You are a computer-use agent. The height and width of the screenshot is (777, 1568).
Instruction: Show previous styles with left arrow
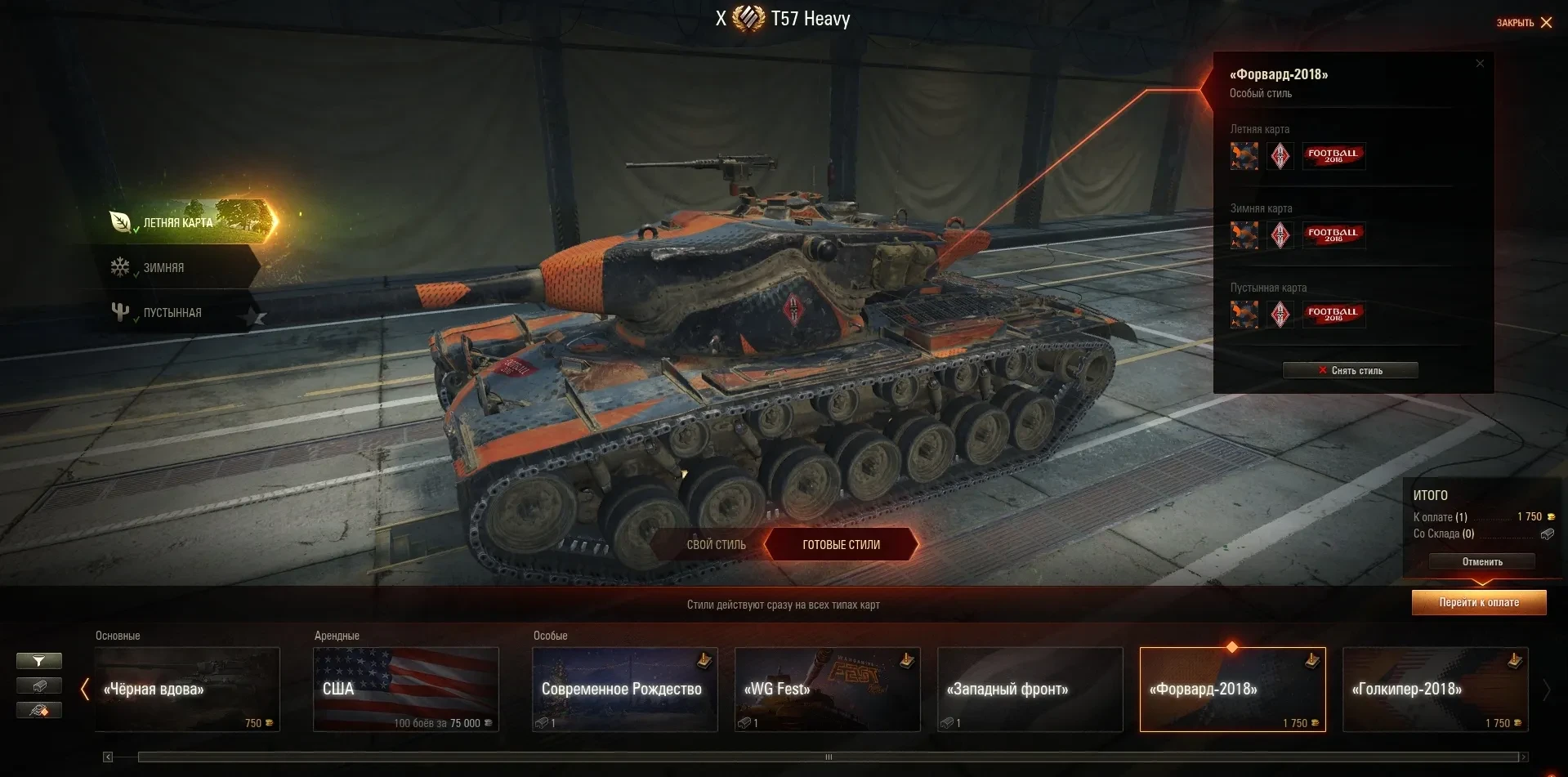[85, 689]
